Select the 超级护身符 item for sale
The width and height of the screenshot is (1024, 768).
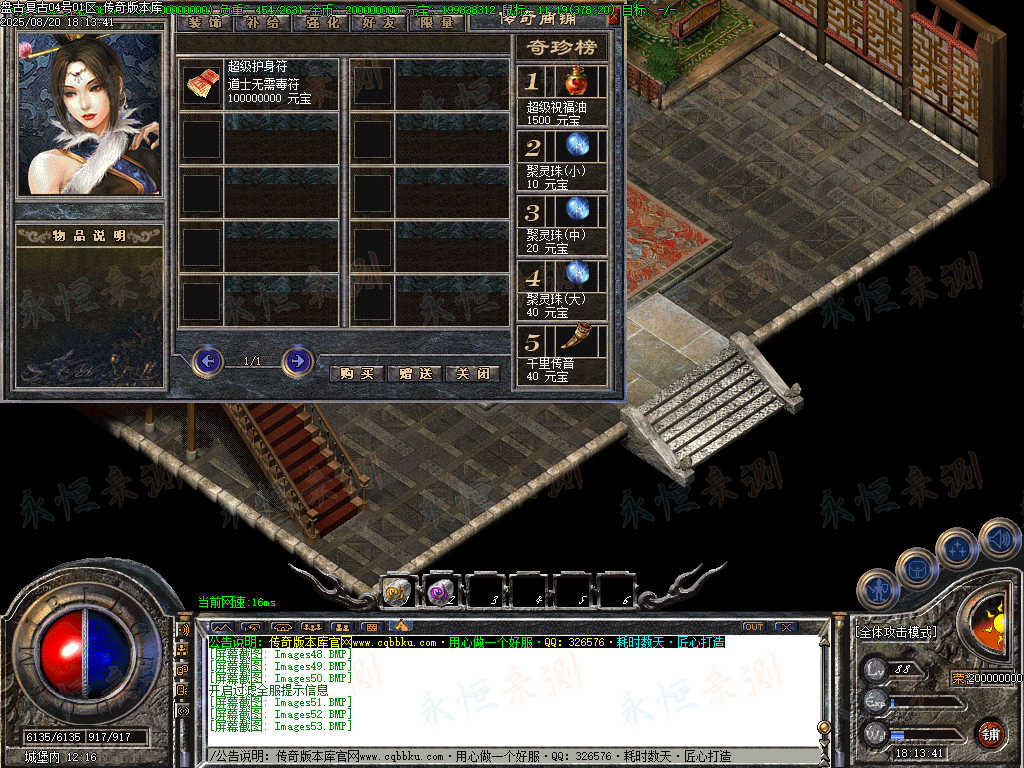(x=201, y=86)
